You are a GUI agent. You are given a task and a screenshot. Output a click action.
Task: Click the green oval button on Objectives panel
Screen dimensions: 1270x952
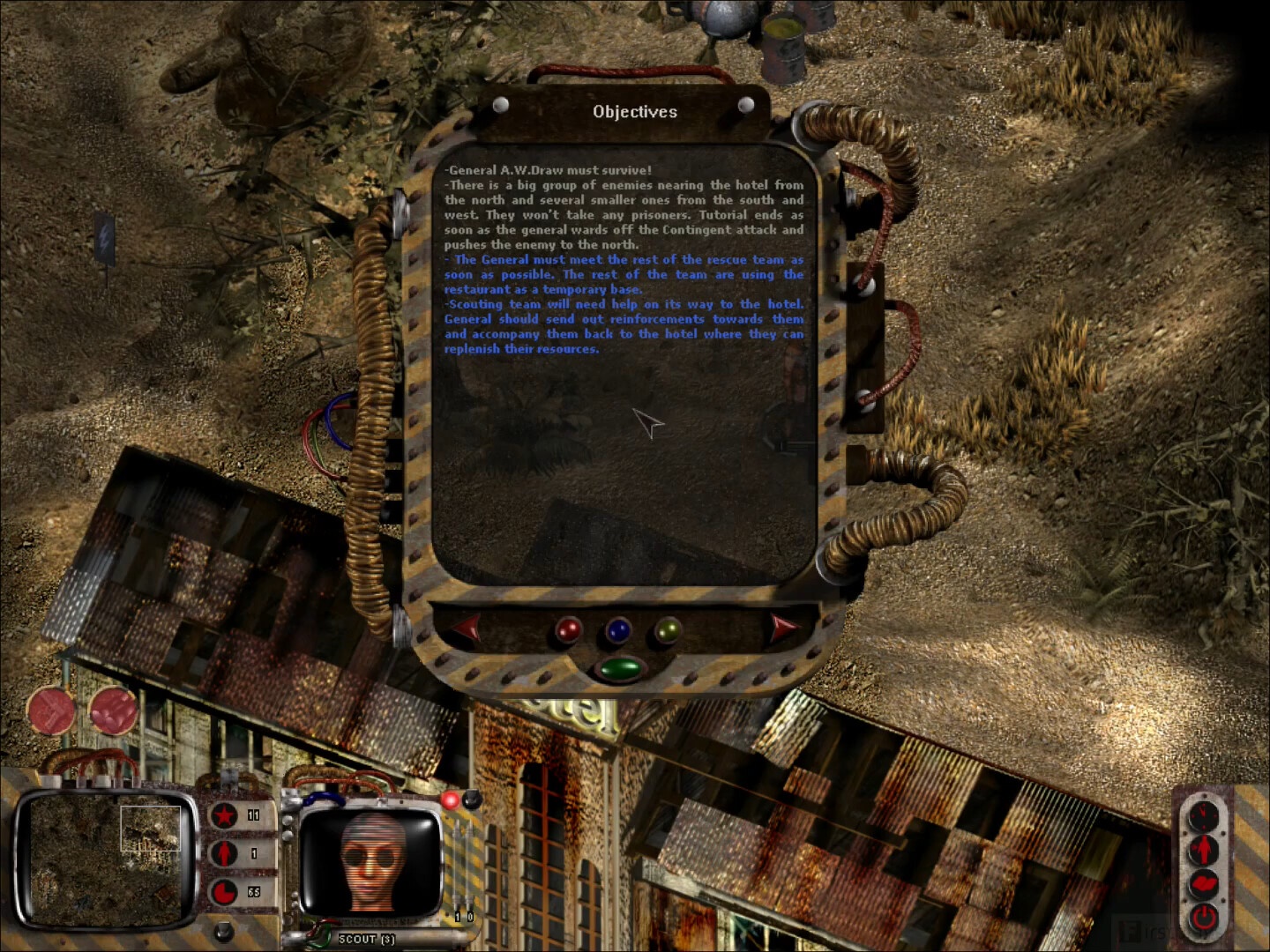click(x=619, y=667)
